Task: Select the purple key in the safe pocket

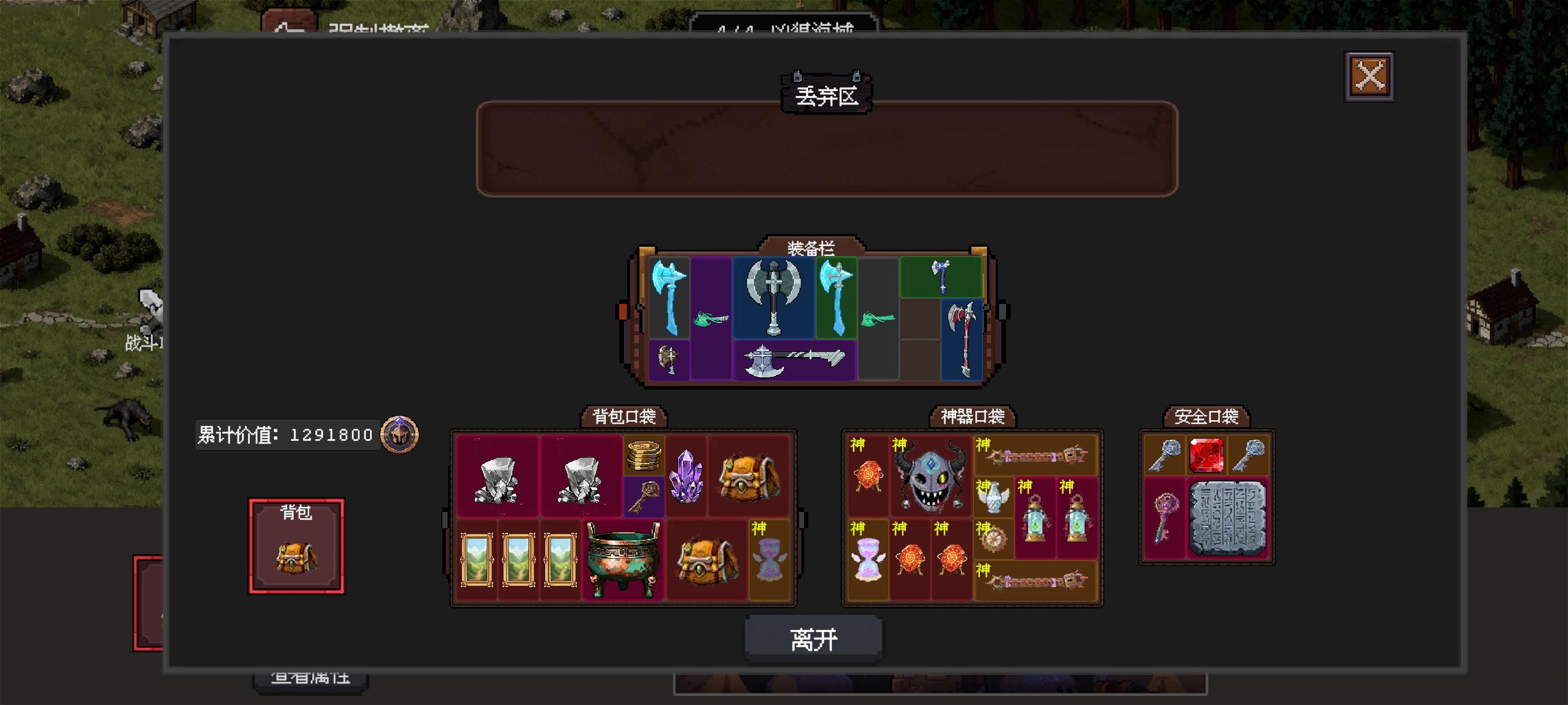Action: click(1166, 520)
